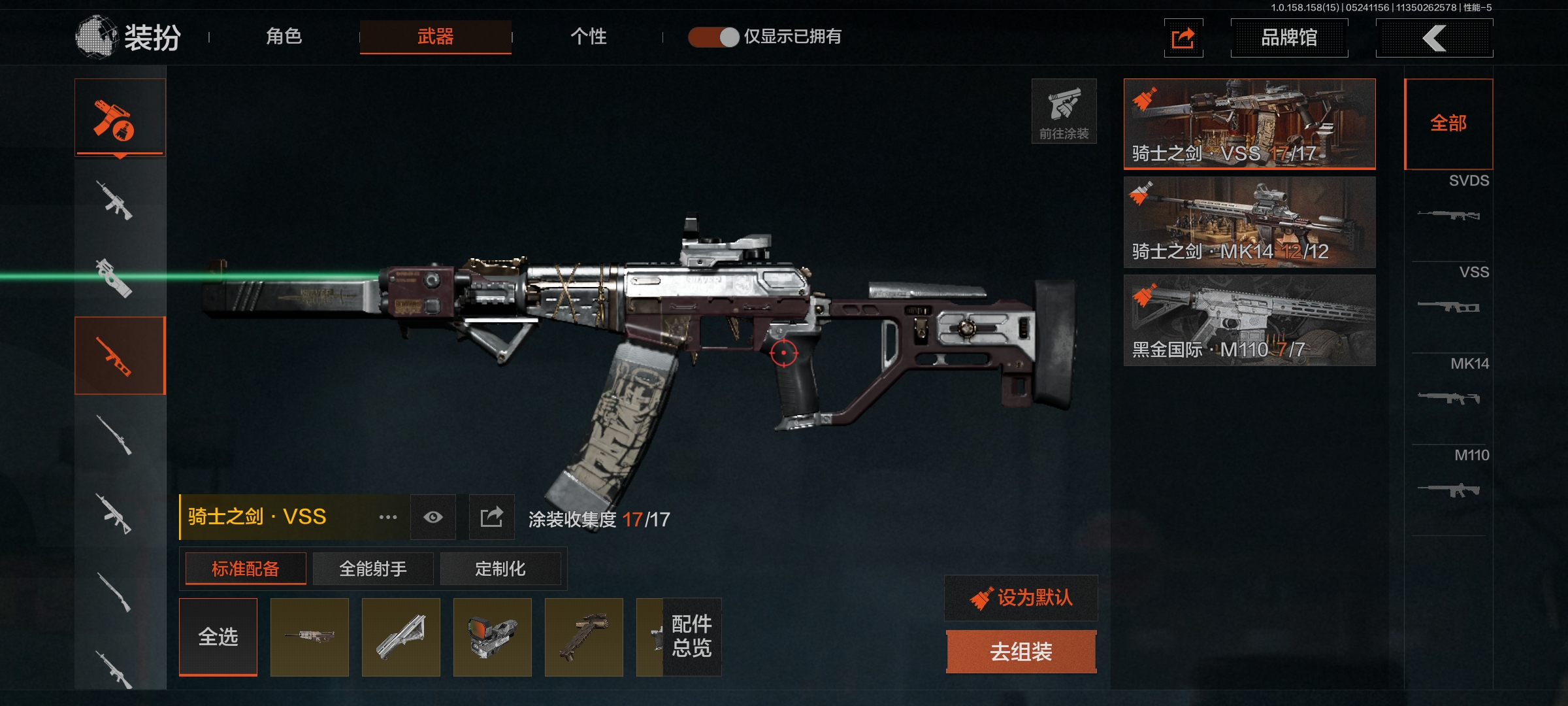Toggle the eye preview icon
The width and height of the screenshot is (1568, 706).
click(433, 517)
